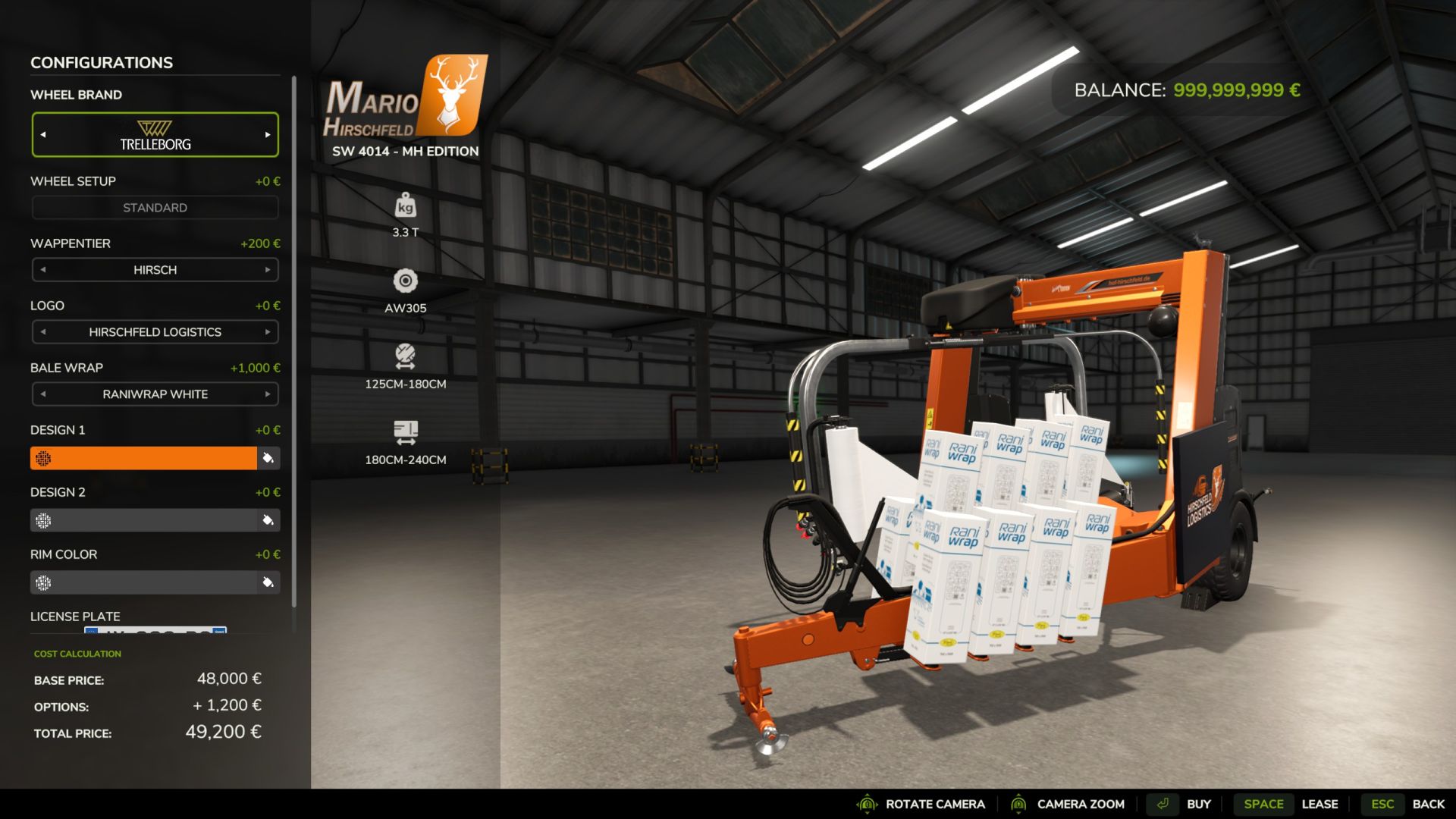Click the configurations list scrollbar
Image resolution: width=1456 pixels, height=819 pixels.
coord(293,341)
